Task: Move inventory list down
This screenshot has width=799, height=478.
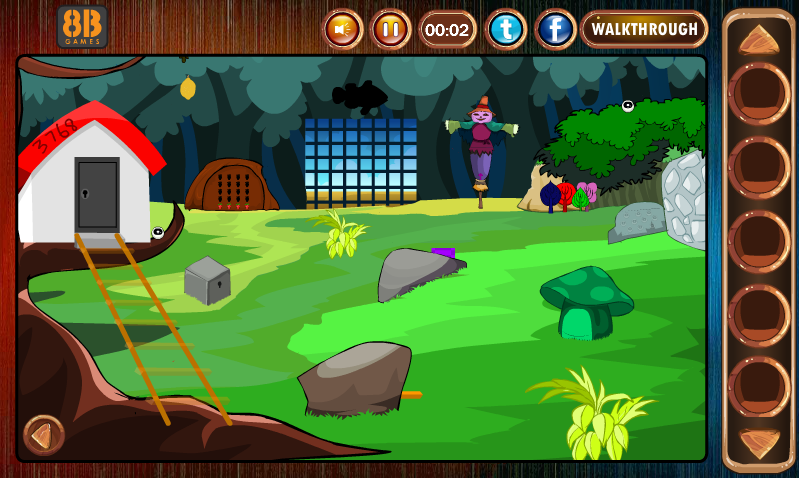Action: pyautogui.click(x=759, y=443)
